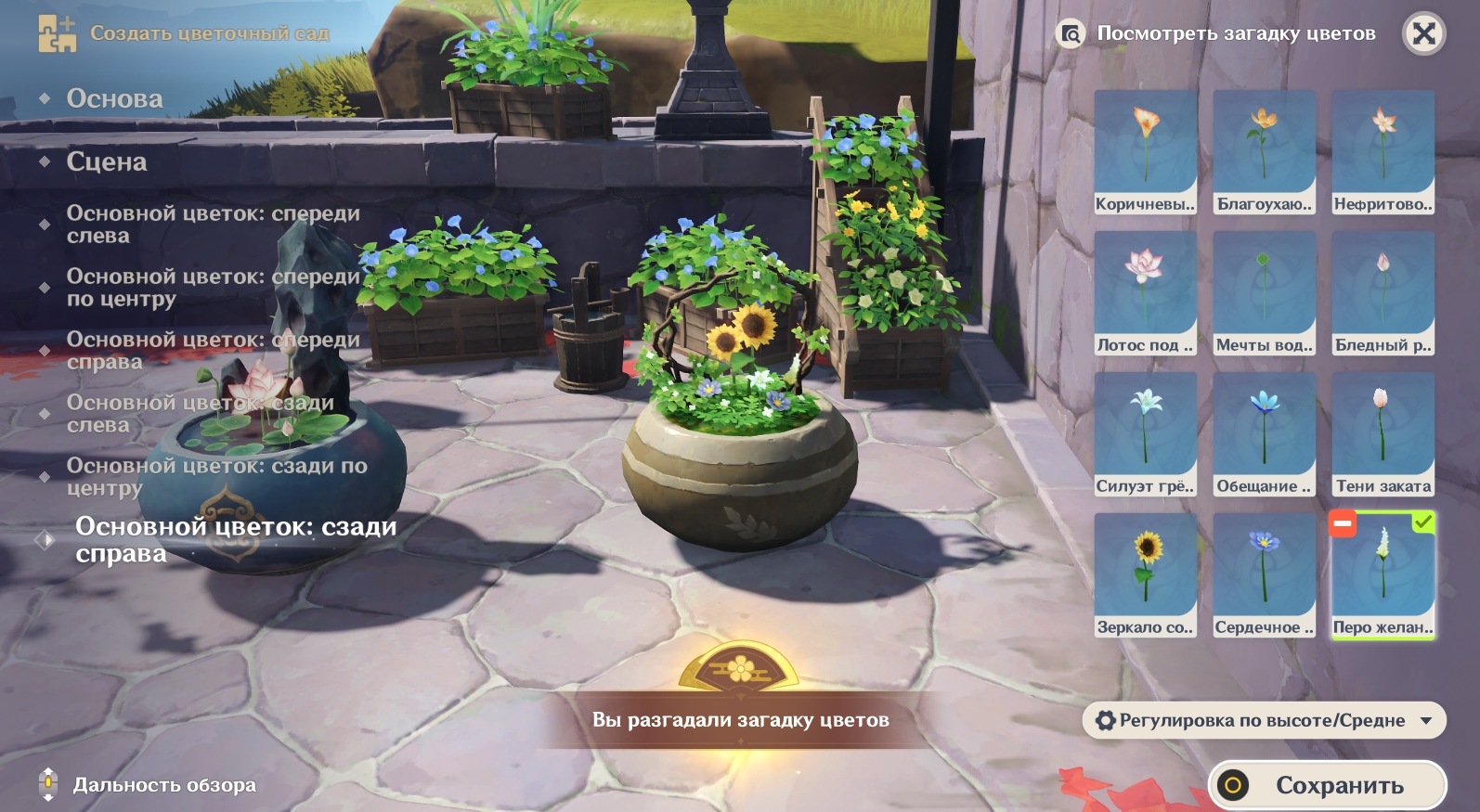Save the garden with Сохранить
This screenshot has height=812, width=1480.
[1327, 785]
